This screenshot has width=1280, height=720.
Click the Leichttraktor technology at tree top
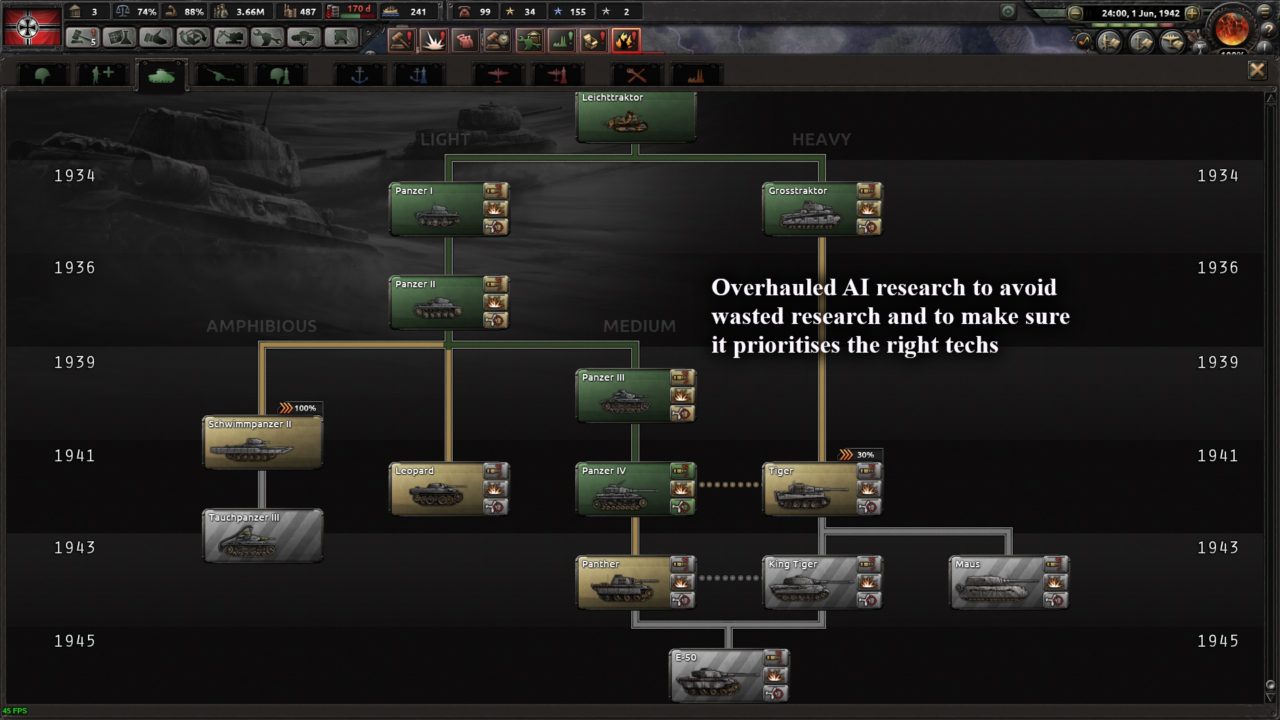635,116
